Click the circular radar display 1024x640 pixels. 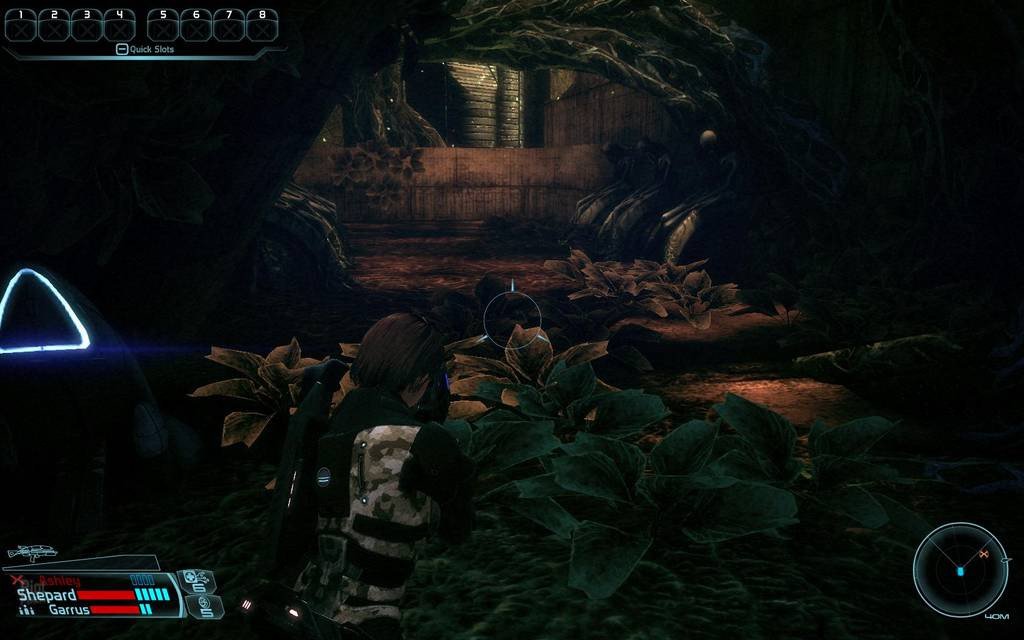[959, 570]
